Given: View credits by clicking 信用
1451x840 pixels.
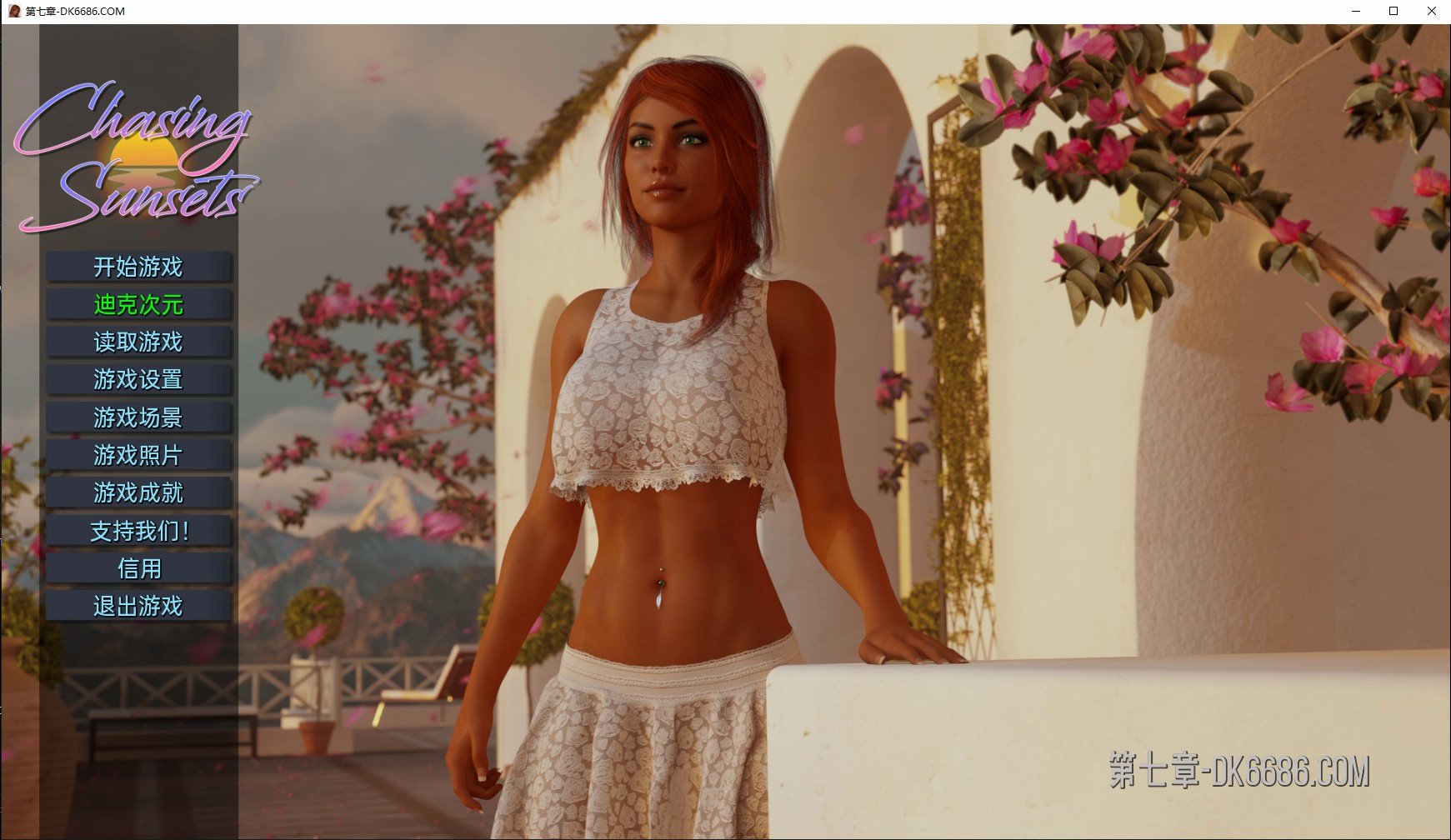Looking at the screenshot, I should (x=138, y=568).
